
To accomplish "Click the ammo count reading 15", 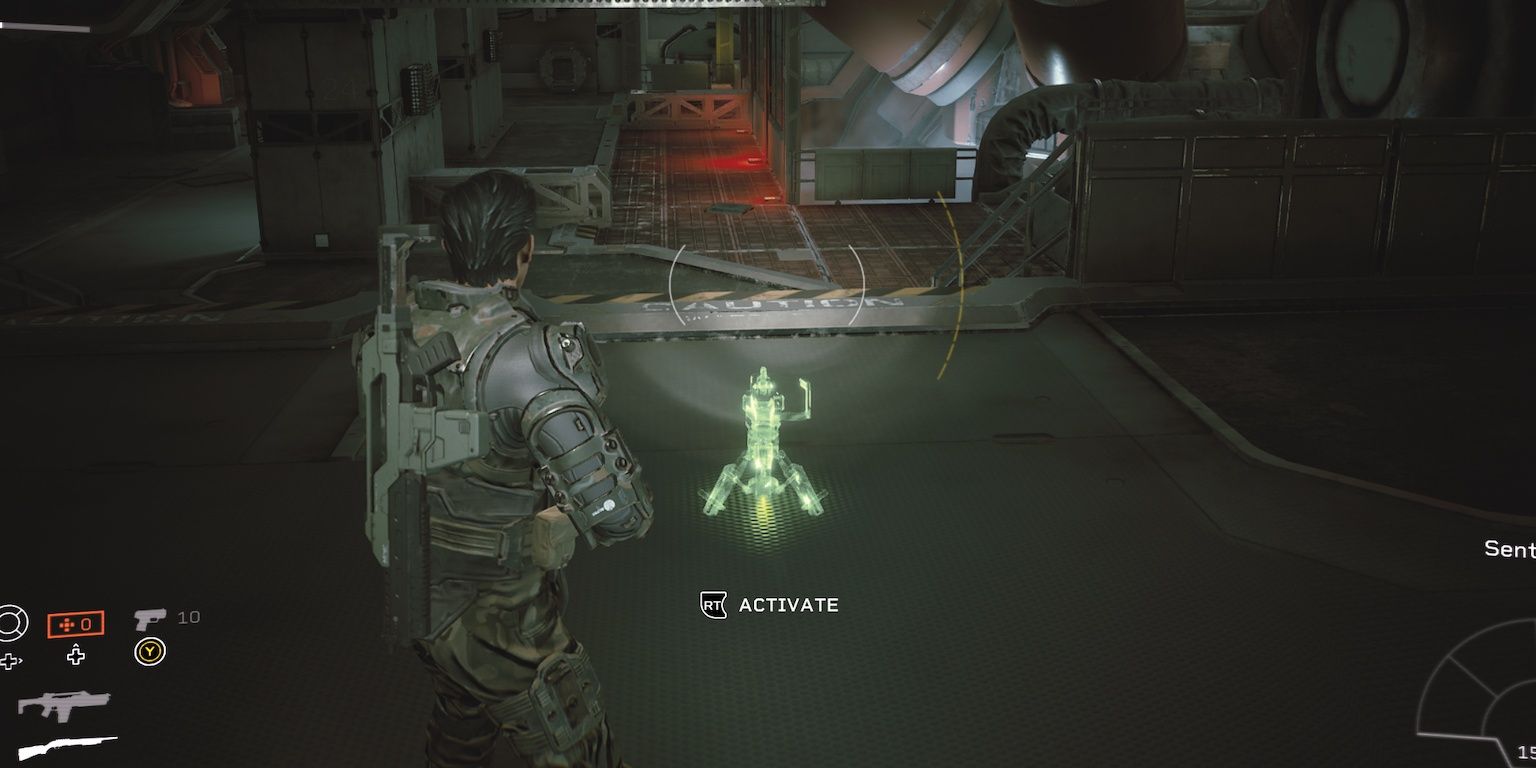I will (x=1527, y=753).
